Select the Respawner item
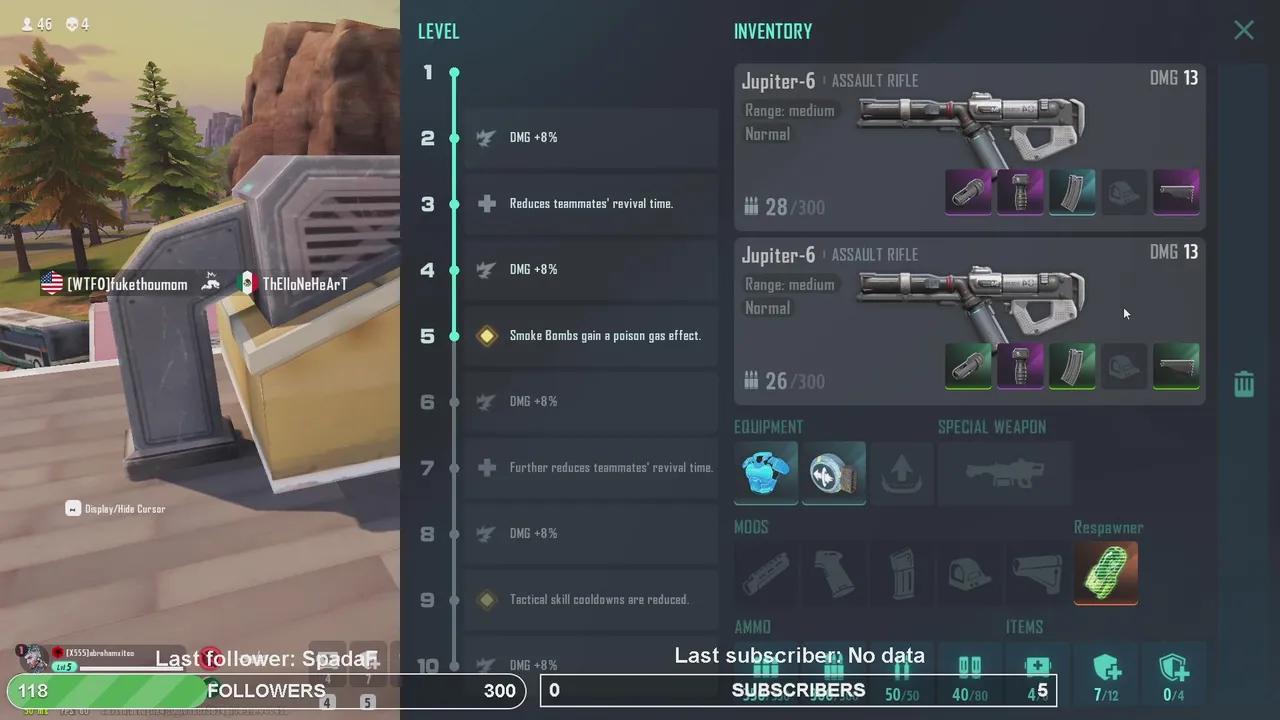The image size is (1280, 720). point(1106,573)
